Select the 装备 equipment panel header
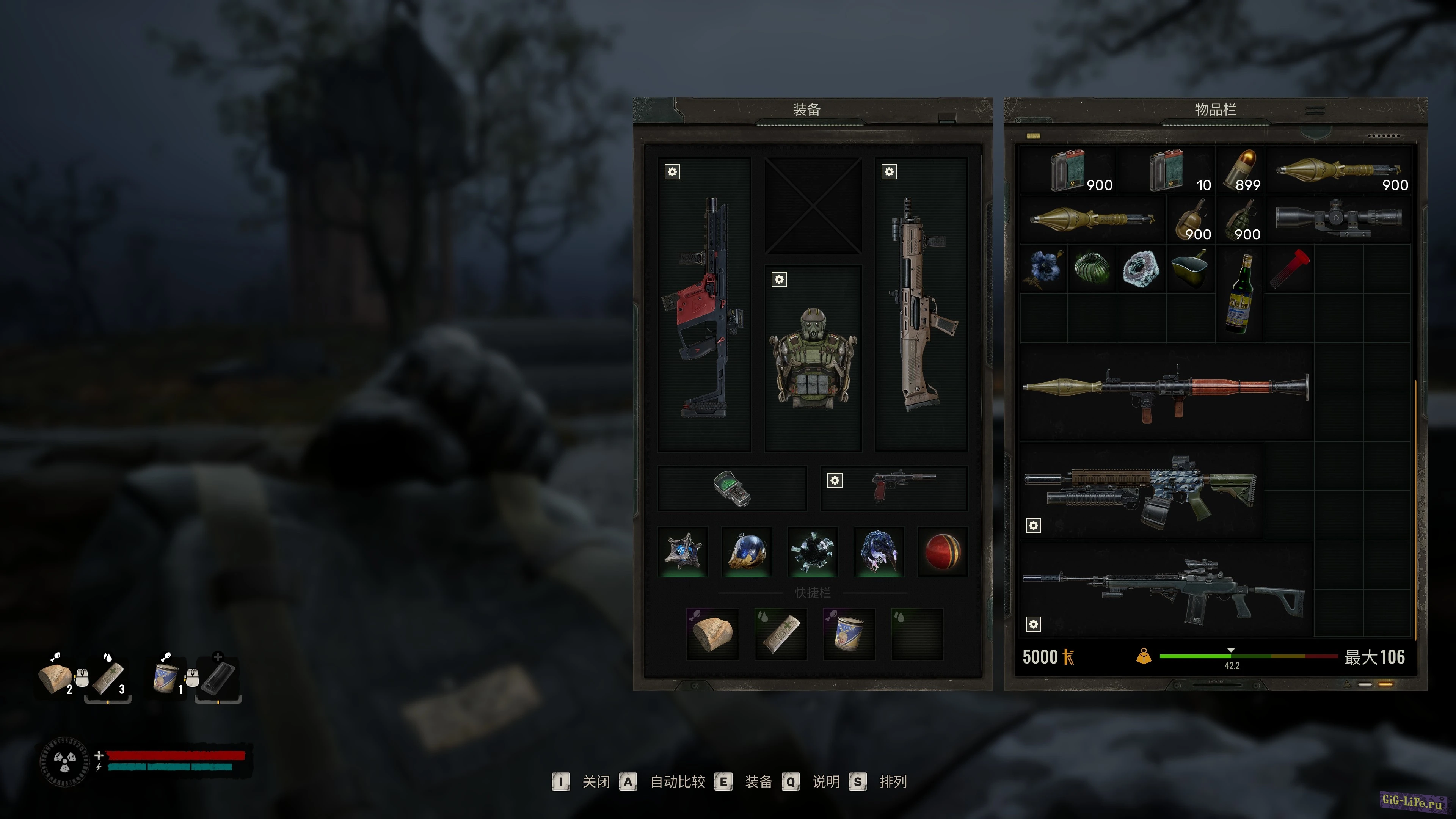This screenshot has height=819, width=1456. tap(807, 108)
